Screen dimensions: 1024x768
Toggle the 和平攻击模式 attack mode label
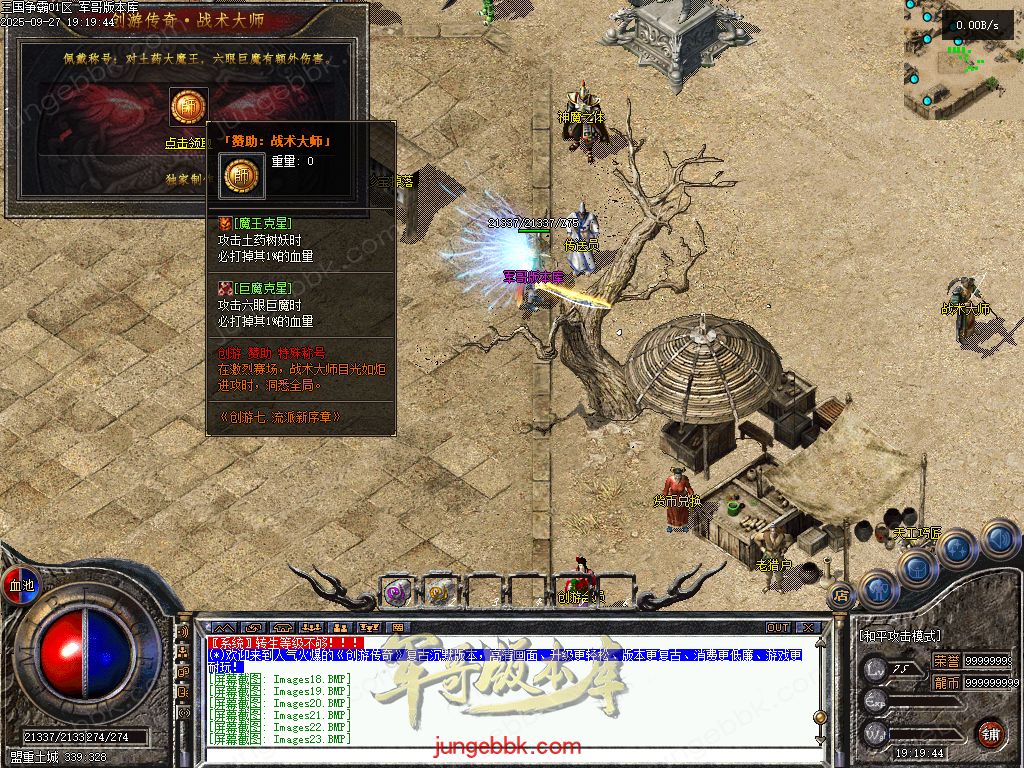[900, 636]
